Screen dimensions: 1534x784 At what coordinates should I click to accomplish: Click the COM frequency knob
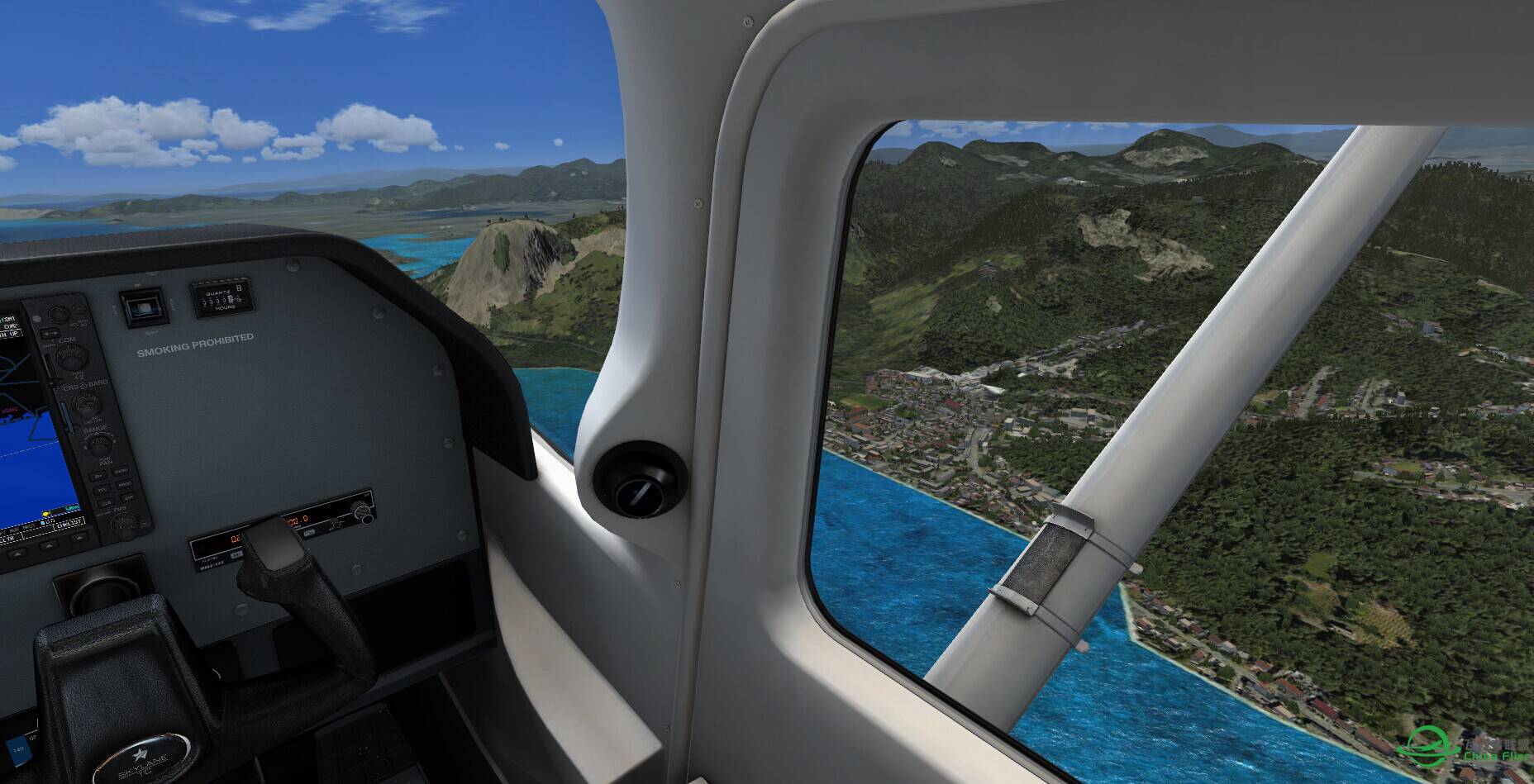[72, 358]
